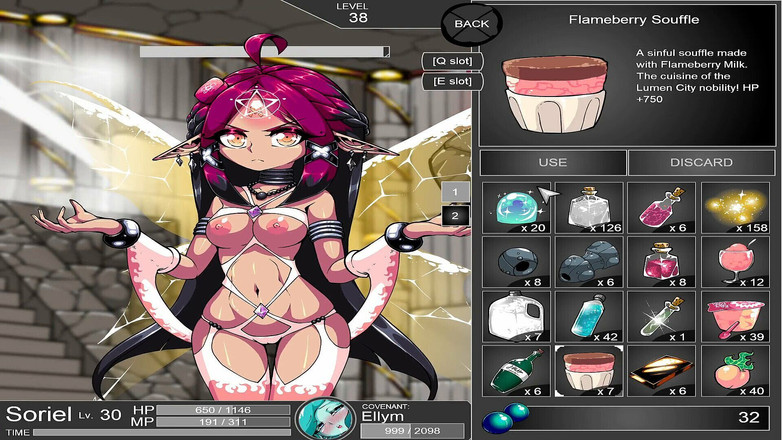This screenshot has width=782, height=440.
Task: Pick the pile of dark ore rocks
Action: (x=588, y=262)
